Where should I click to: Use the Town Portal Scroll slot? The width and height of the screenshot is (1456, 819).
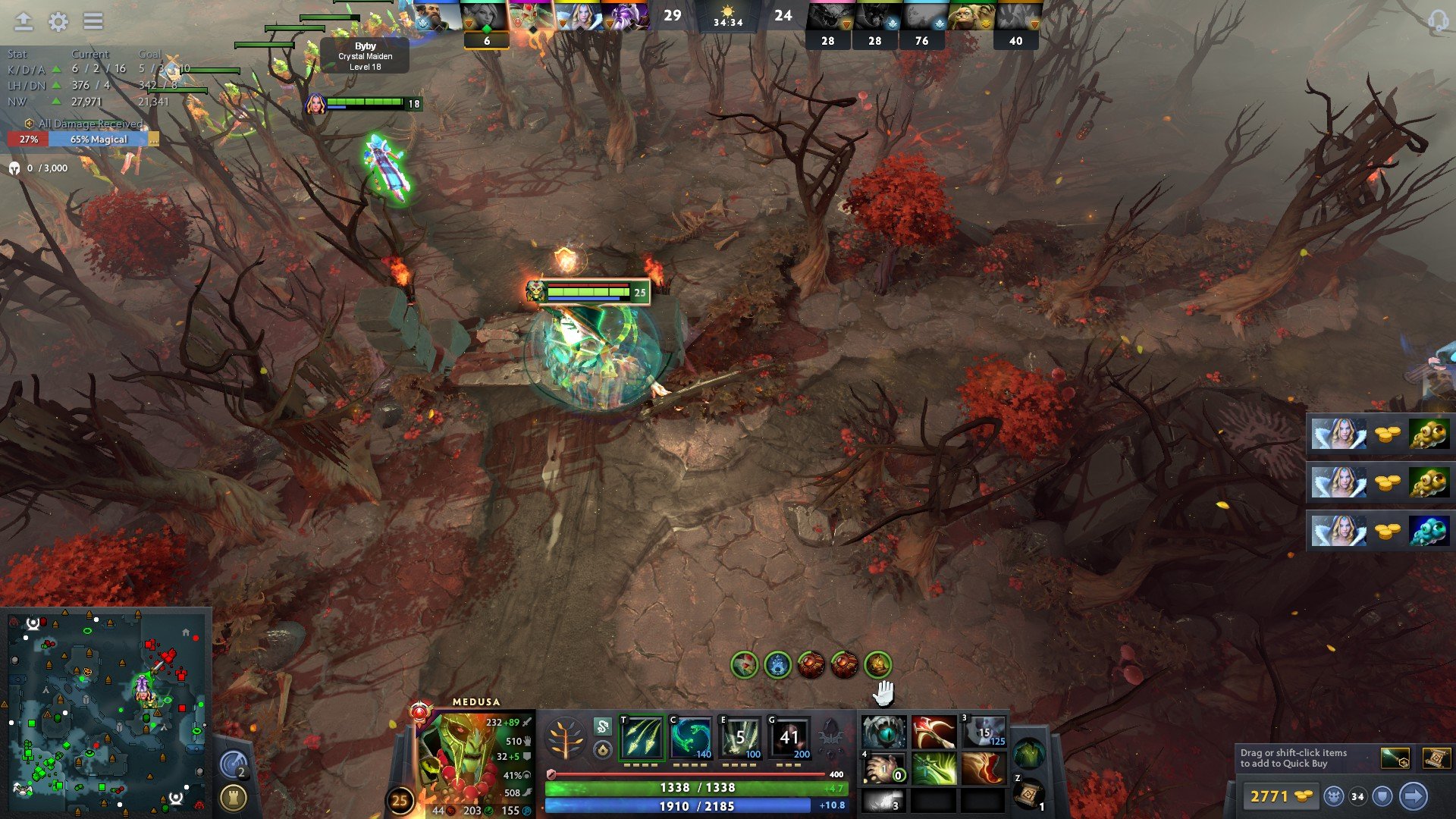1028,795
